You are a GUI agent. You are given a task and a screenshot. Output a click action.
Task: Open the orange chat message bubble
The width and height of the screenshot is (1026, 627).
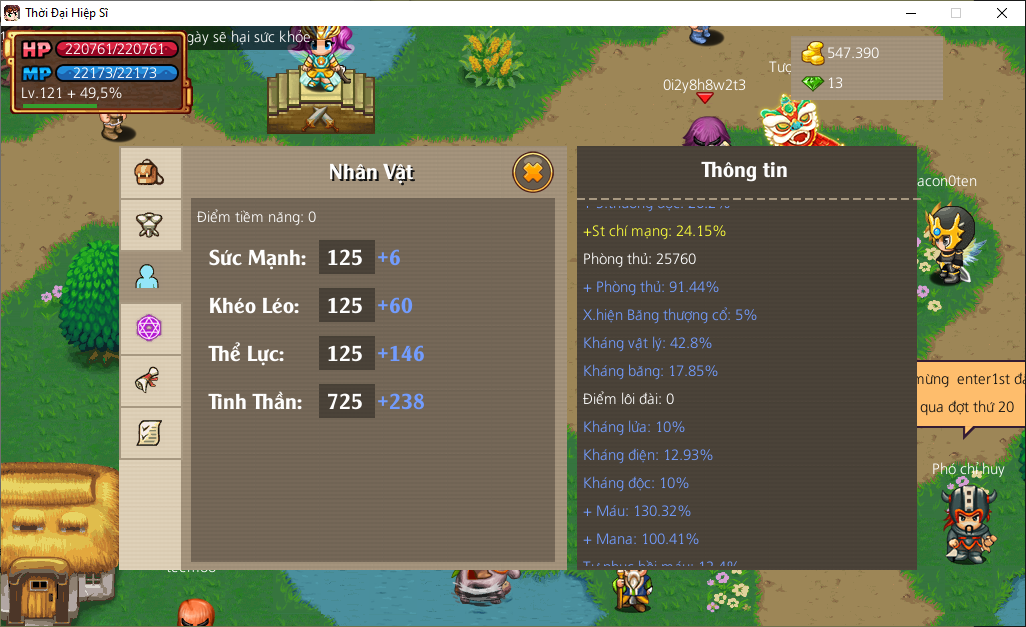(969, 394)
